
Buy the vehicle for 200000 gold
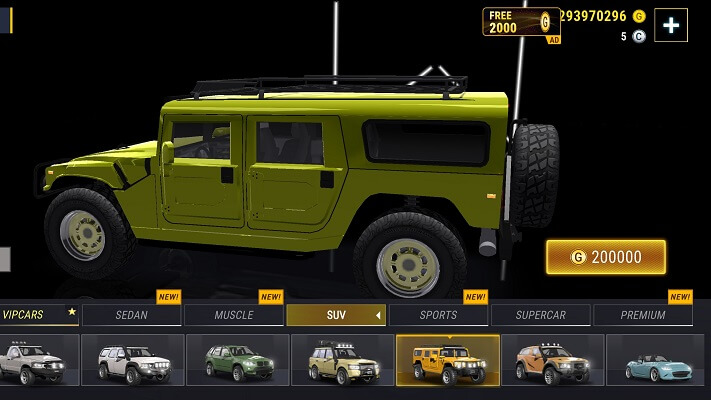click(605, 257)
